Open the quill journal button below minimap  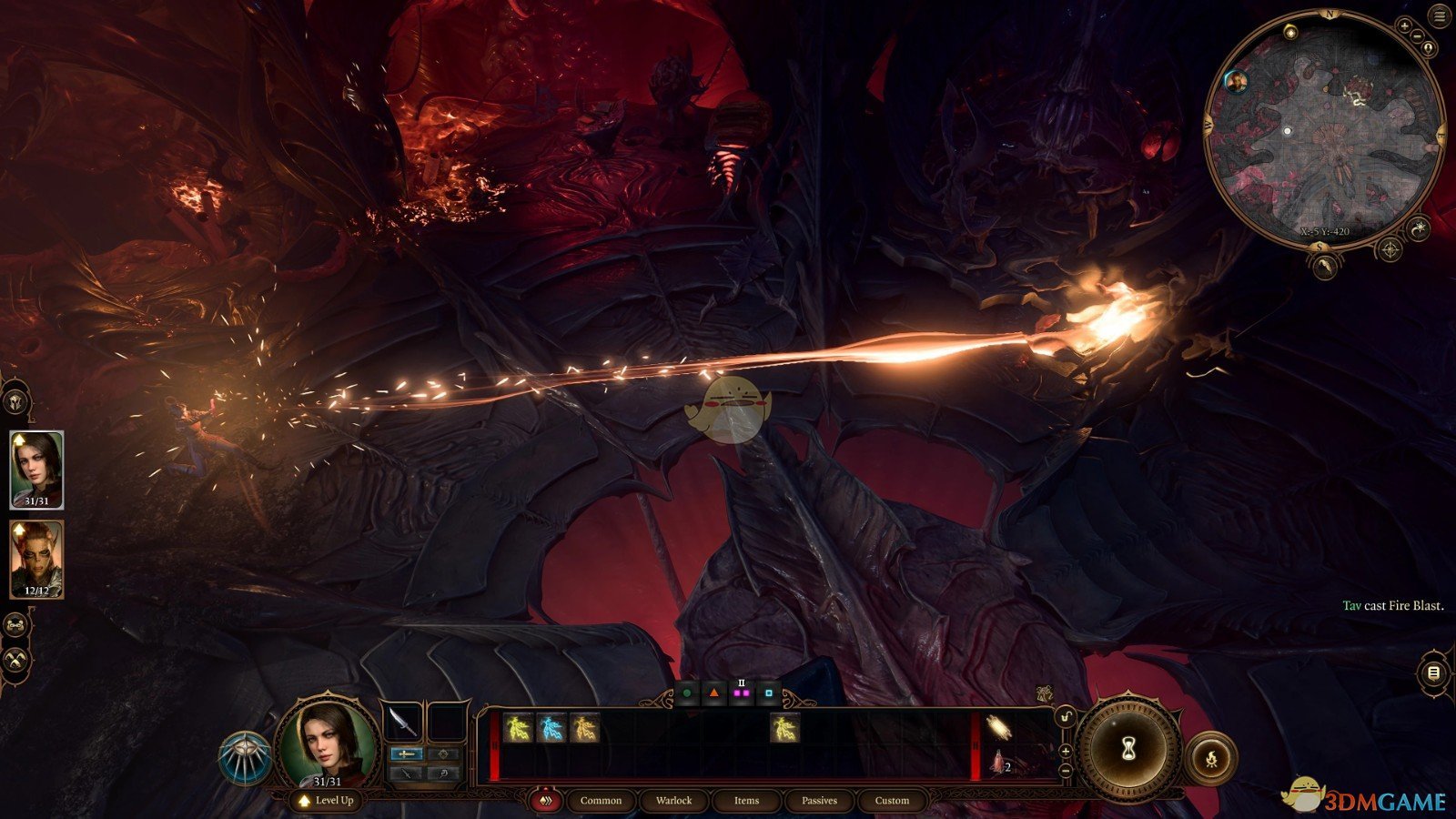click(1326, 265)
